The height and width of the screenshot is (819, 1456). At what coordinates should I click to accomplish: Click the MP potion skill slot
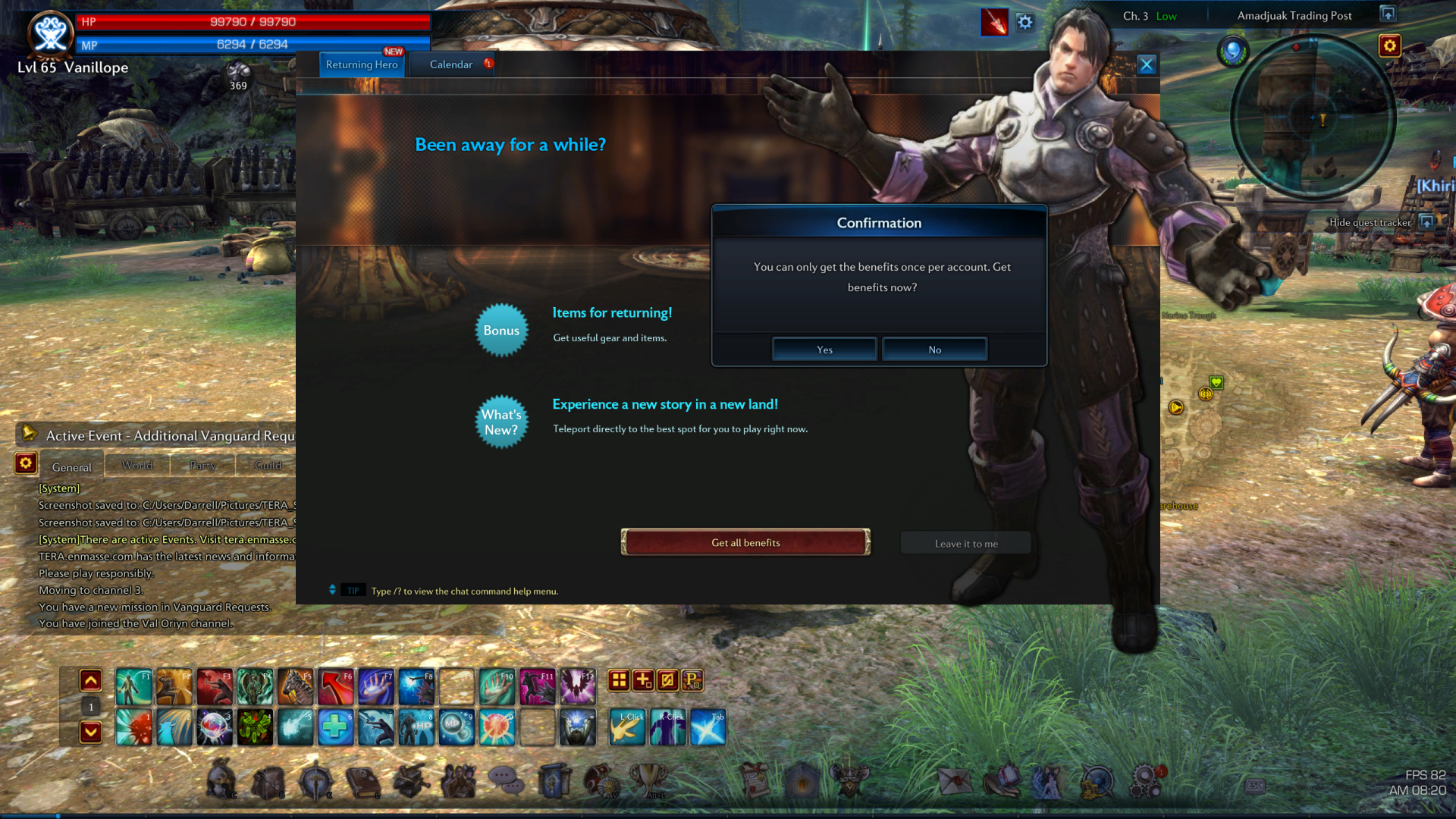tap(456, 727)
